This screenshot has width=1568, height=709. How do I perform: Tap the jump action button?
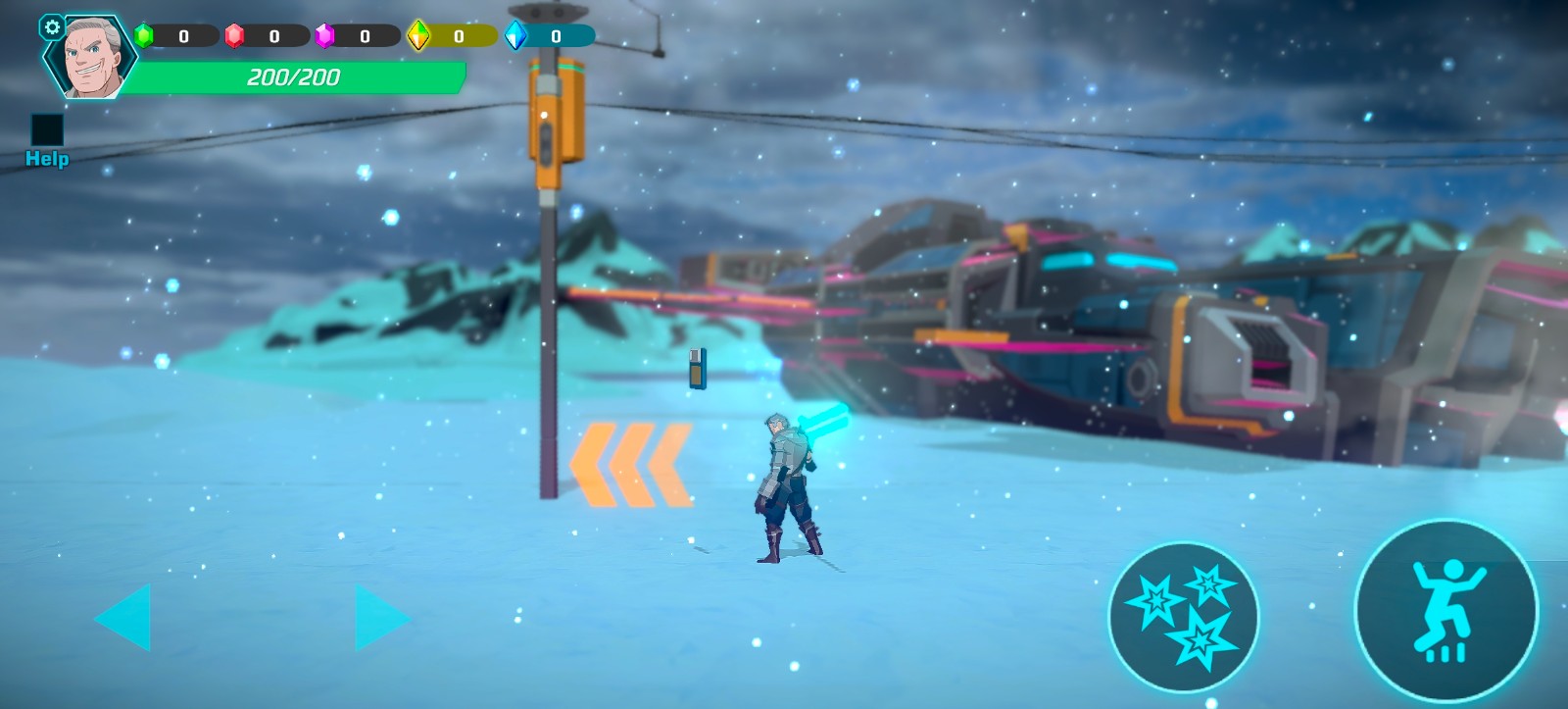(1445, 611)
